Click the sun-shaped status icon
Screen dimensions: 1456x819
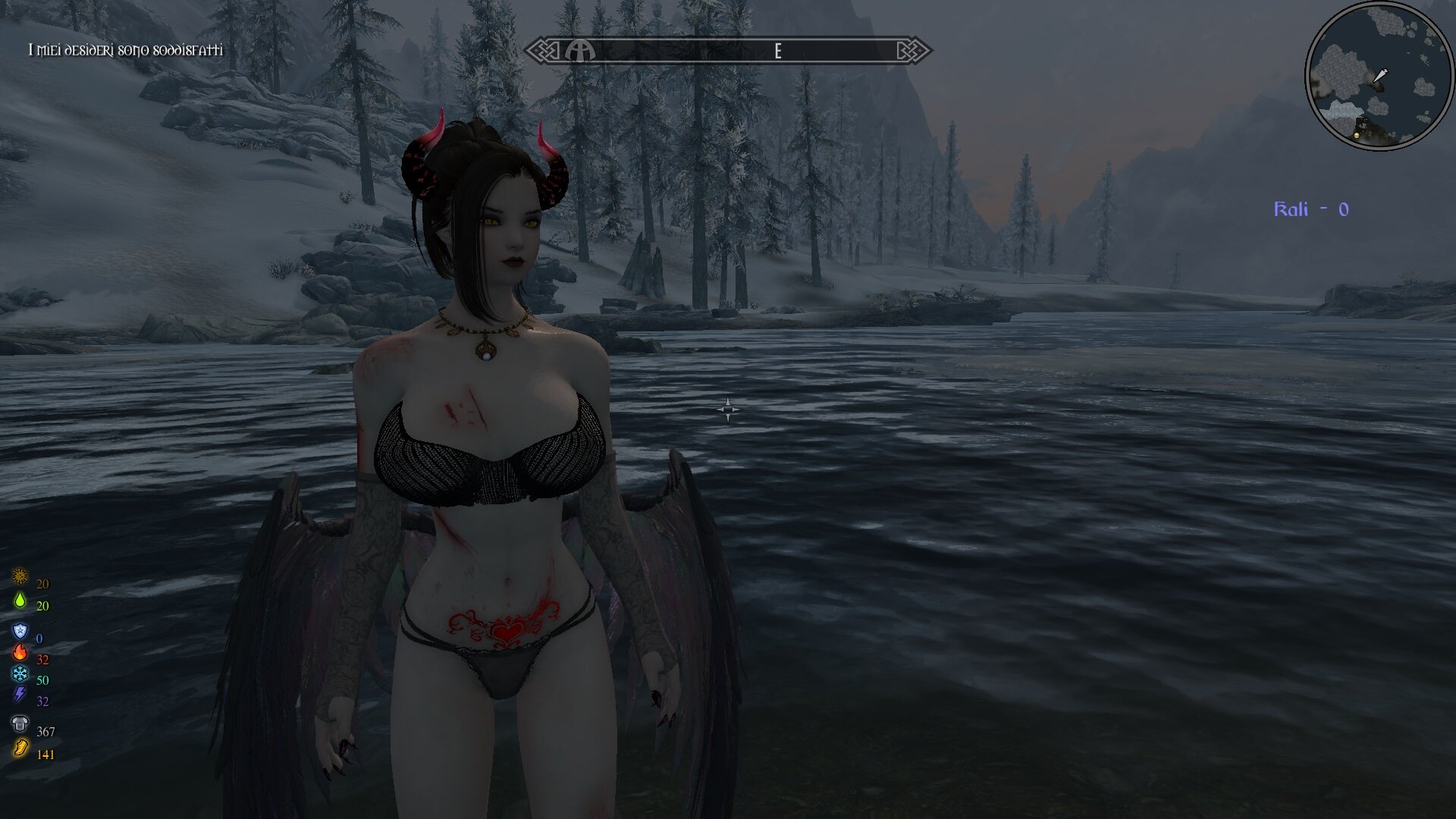coord(20,577)
